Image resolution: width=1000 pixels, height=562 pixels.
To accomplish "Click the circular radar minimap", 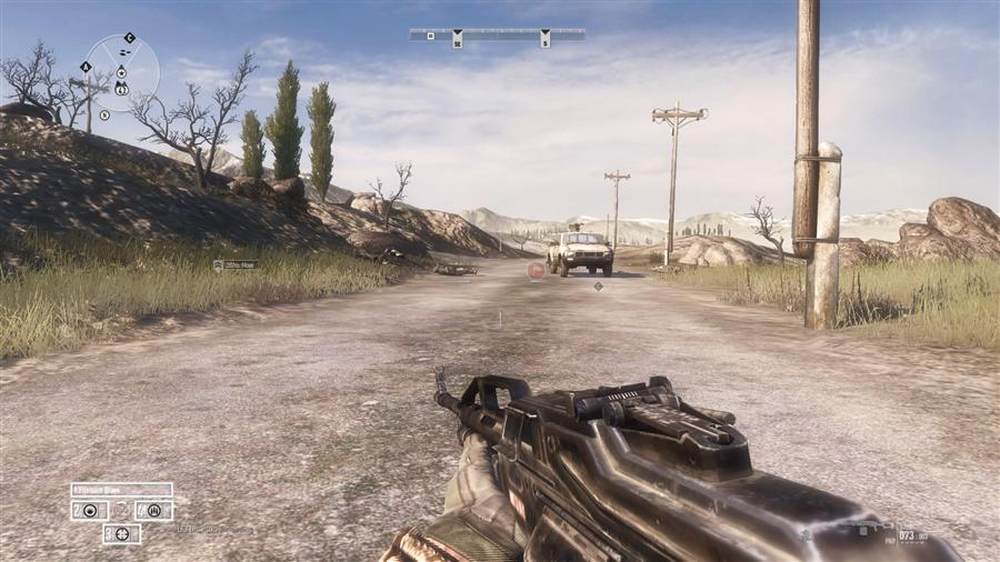I will click(121, 74).
